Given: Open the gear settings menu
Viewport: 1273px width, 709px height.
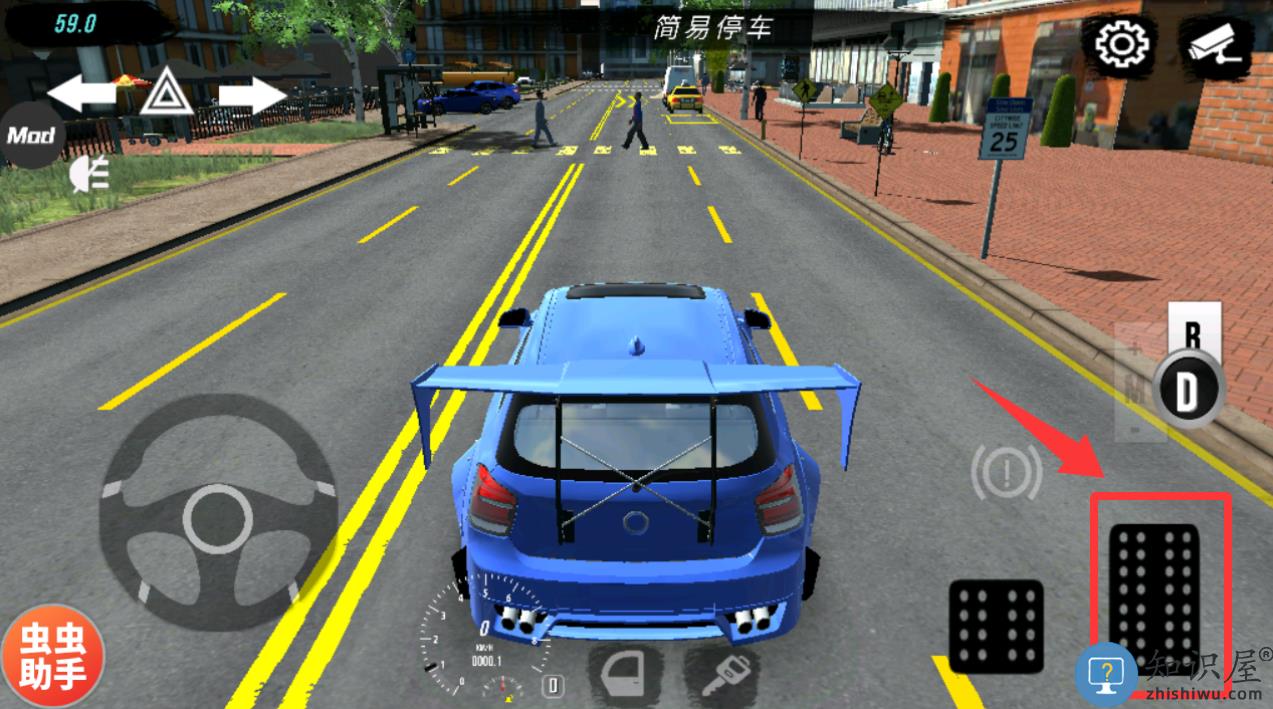Looking at the screenshot, I should [1121, 45].
